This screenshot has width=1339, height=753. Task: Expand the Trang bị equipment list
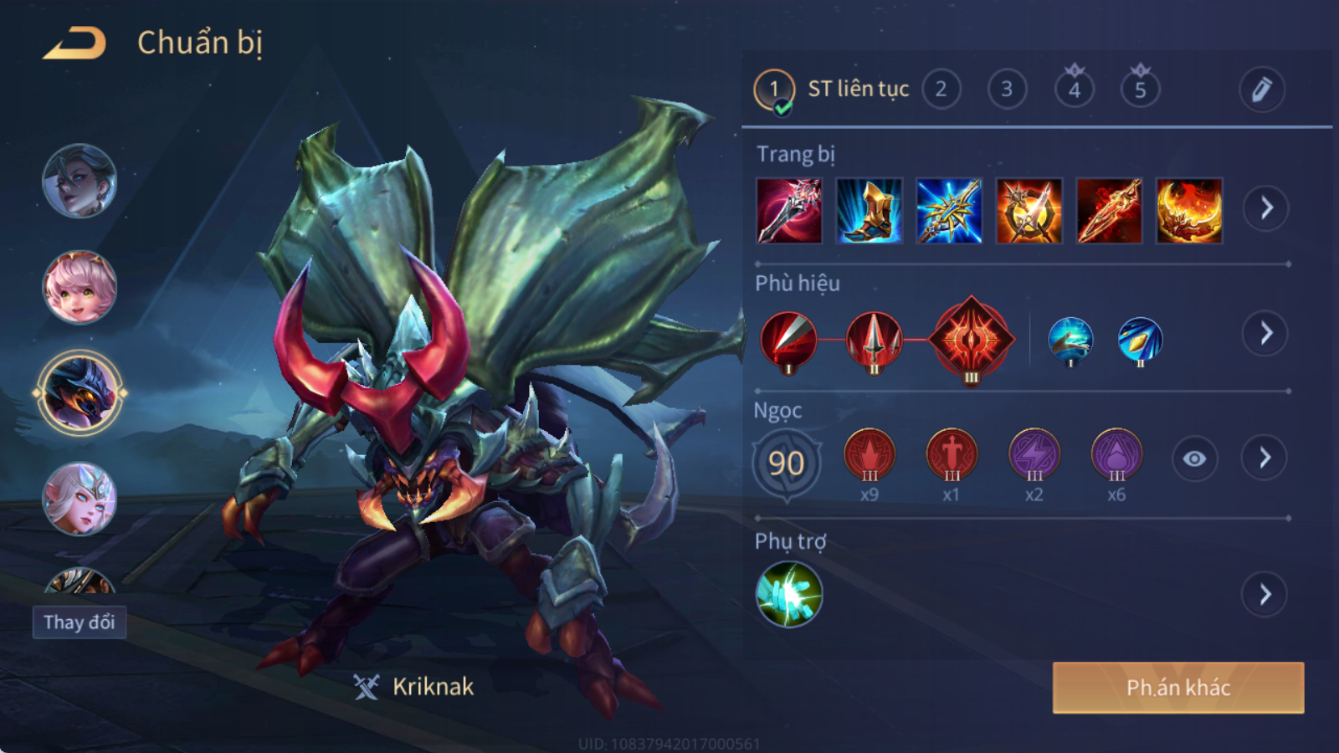click(1265, 208)
